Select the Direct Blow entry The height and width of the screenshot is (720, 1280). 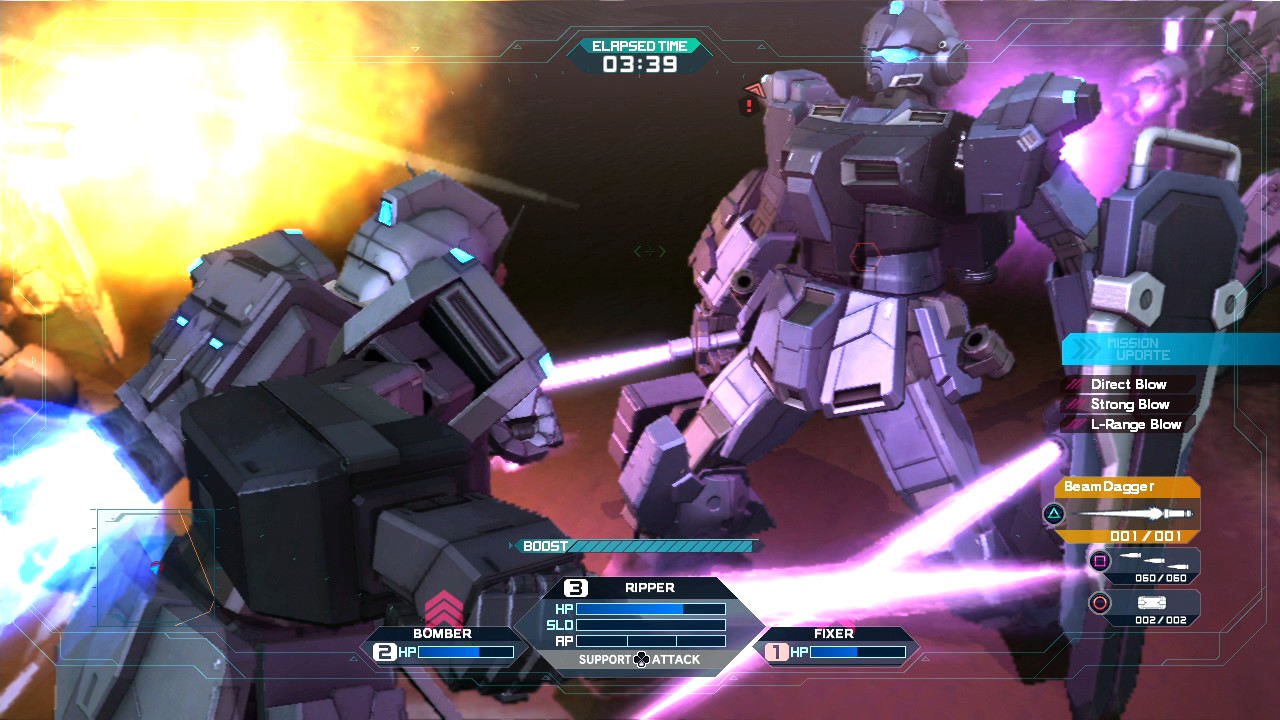coord(1128,384)
